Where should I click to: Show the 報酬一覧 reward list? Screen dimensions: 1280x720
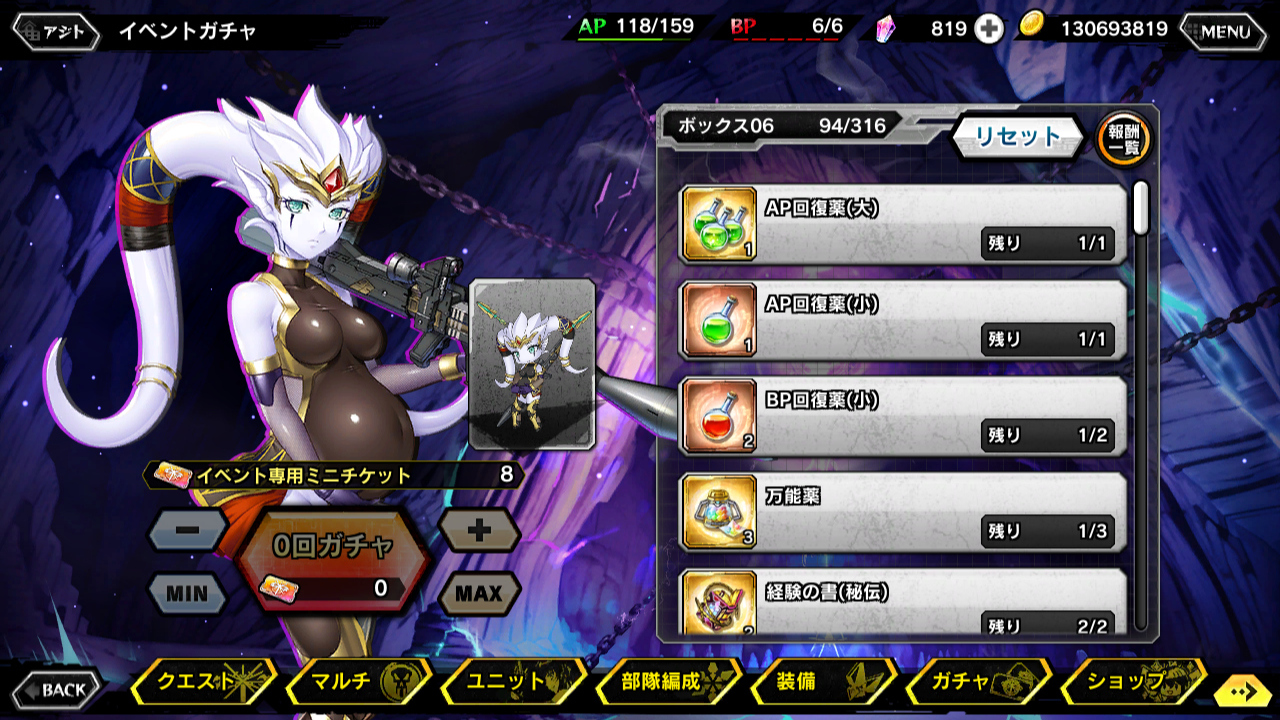tap(1123, 139)
